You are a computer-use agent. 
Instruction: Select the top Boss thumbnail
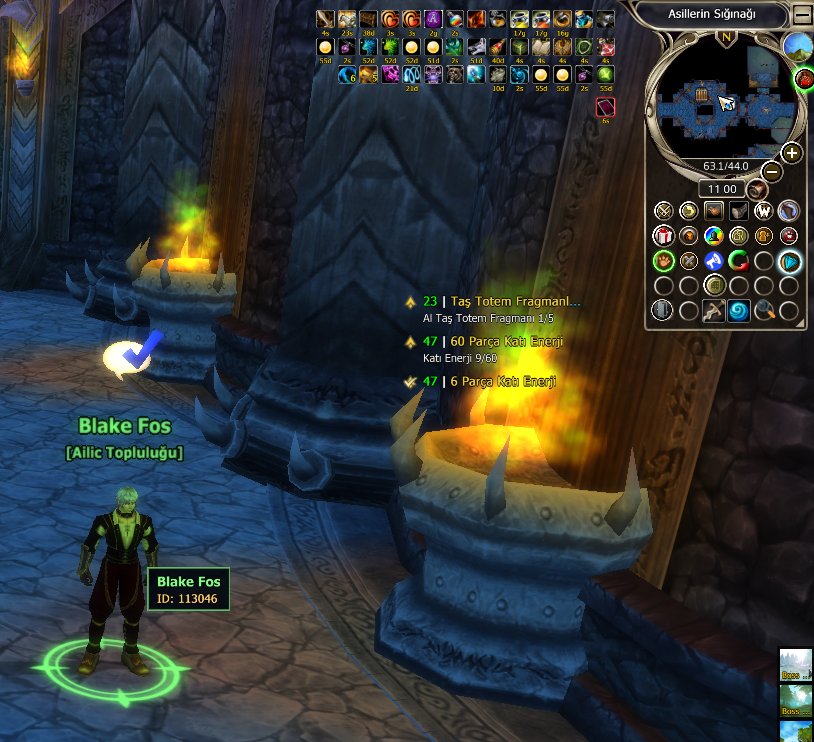pos(796,665)
